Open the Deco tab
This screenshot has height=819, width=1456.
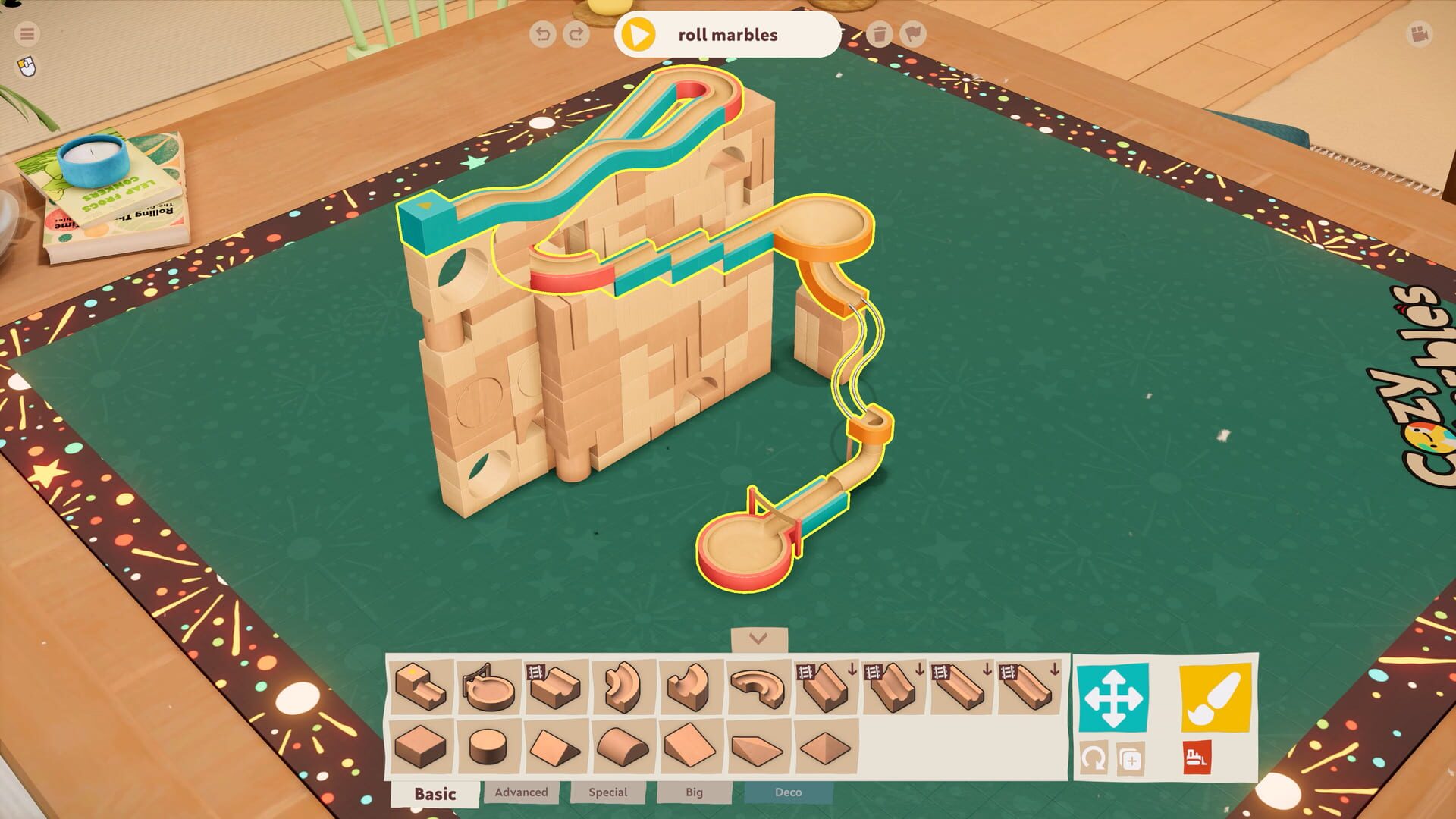pyautogui.click(x=789, y=793)
